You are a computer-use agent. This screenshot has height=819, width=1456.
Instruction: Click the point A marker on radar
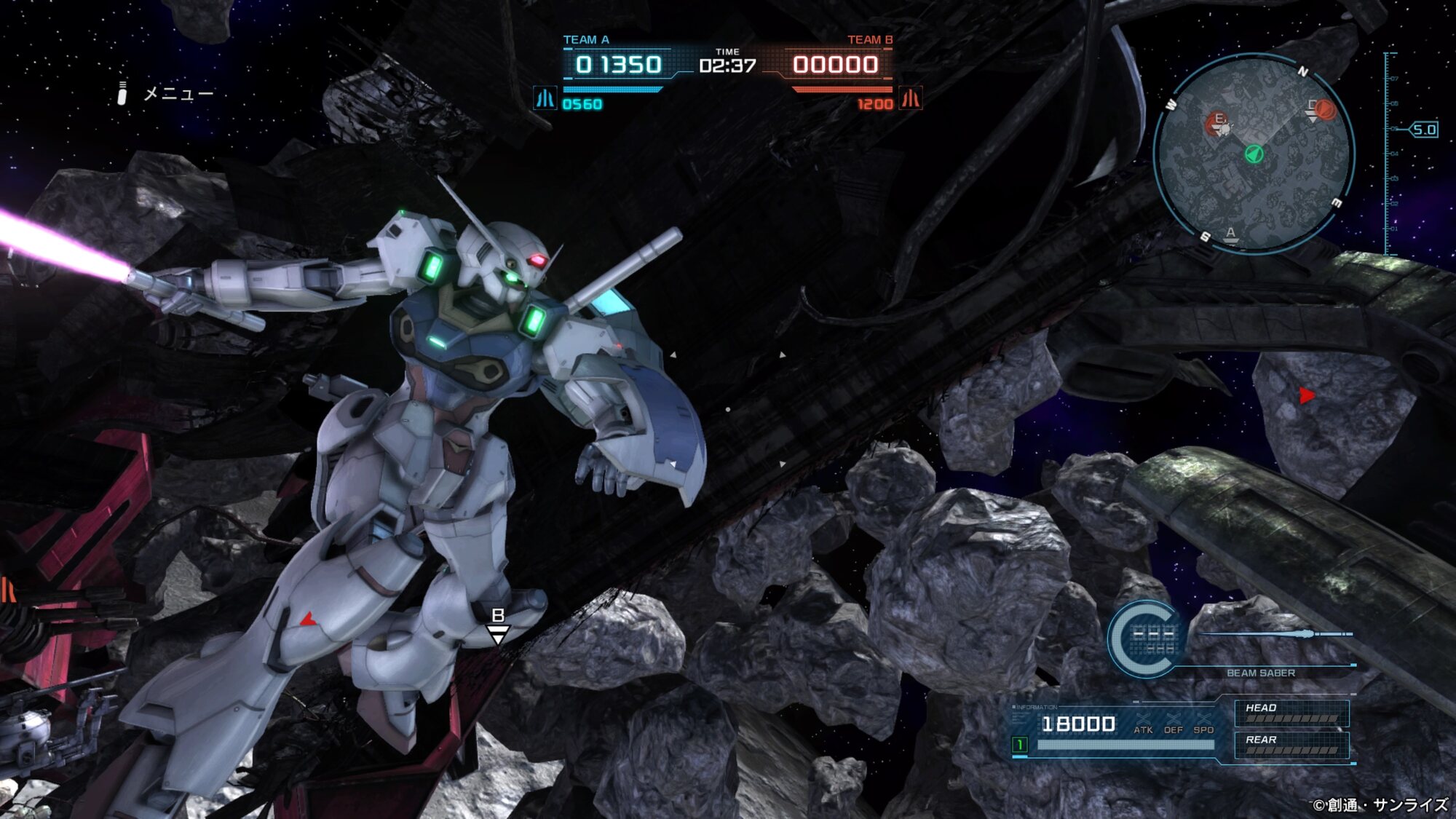[1230, 234]
